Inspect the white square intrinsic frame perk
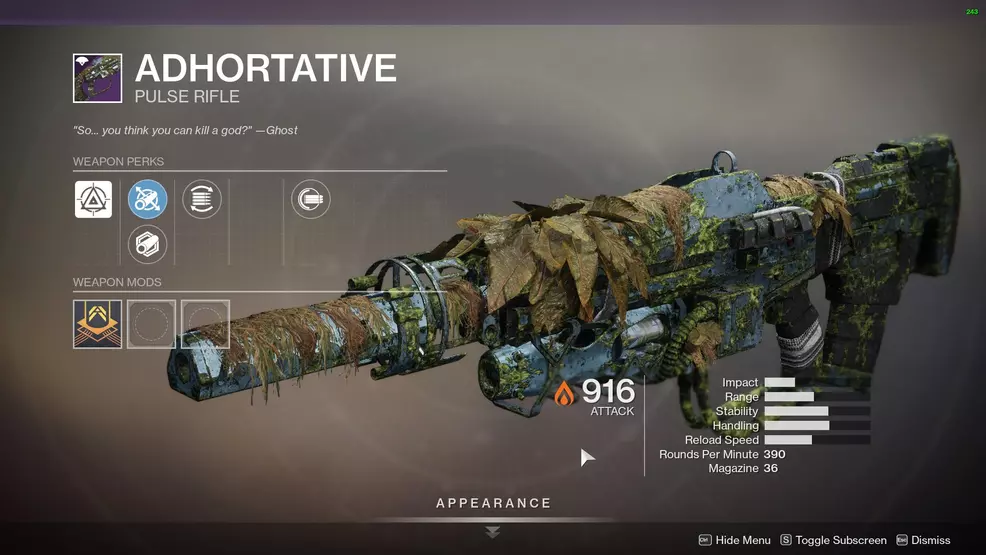This screenshot has height=555, width=986. point(93,199)
